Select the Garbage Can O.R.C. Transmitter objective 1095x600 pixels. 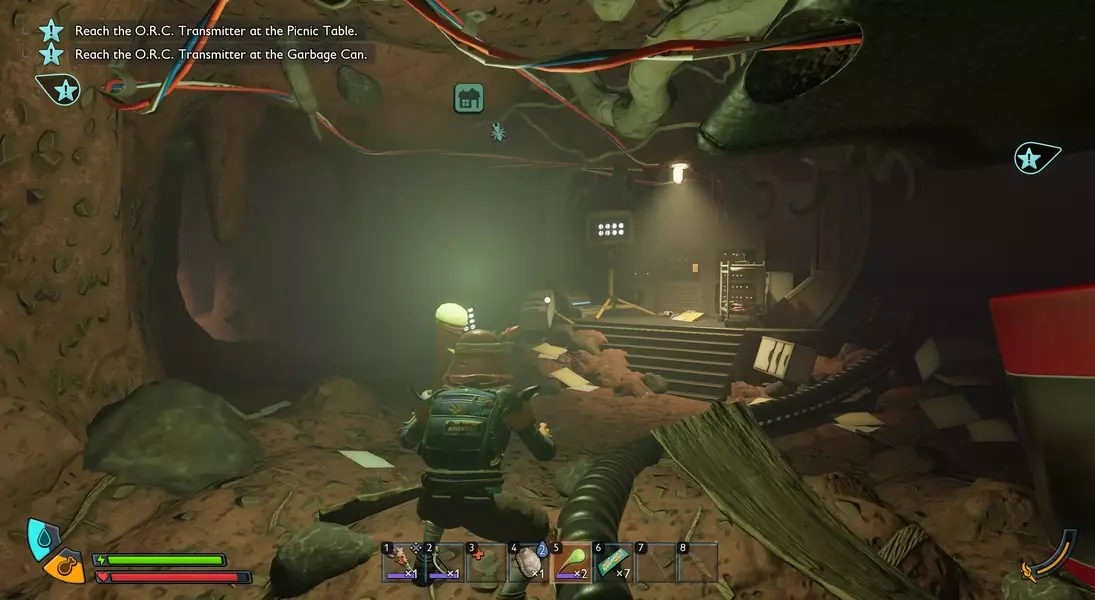221,54
